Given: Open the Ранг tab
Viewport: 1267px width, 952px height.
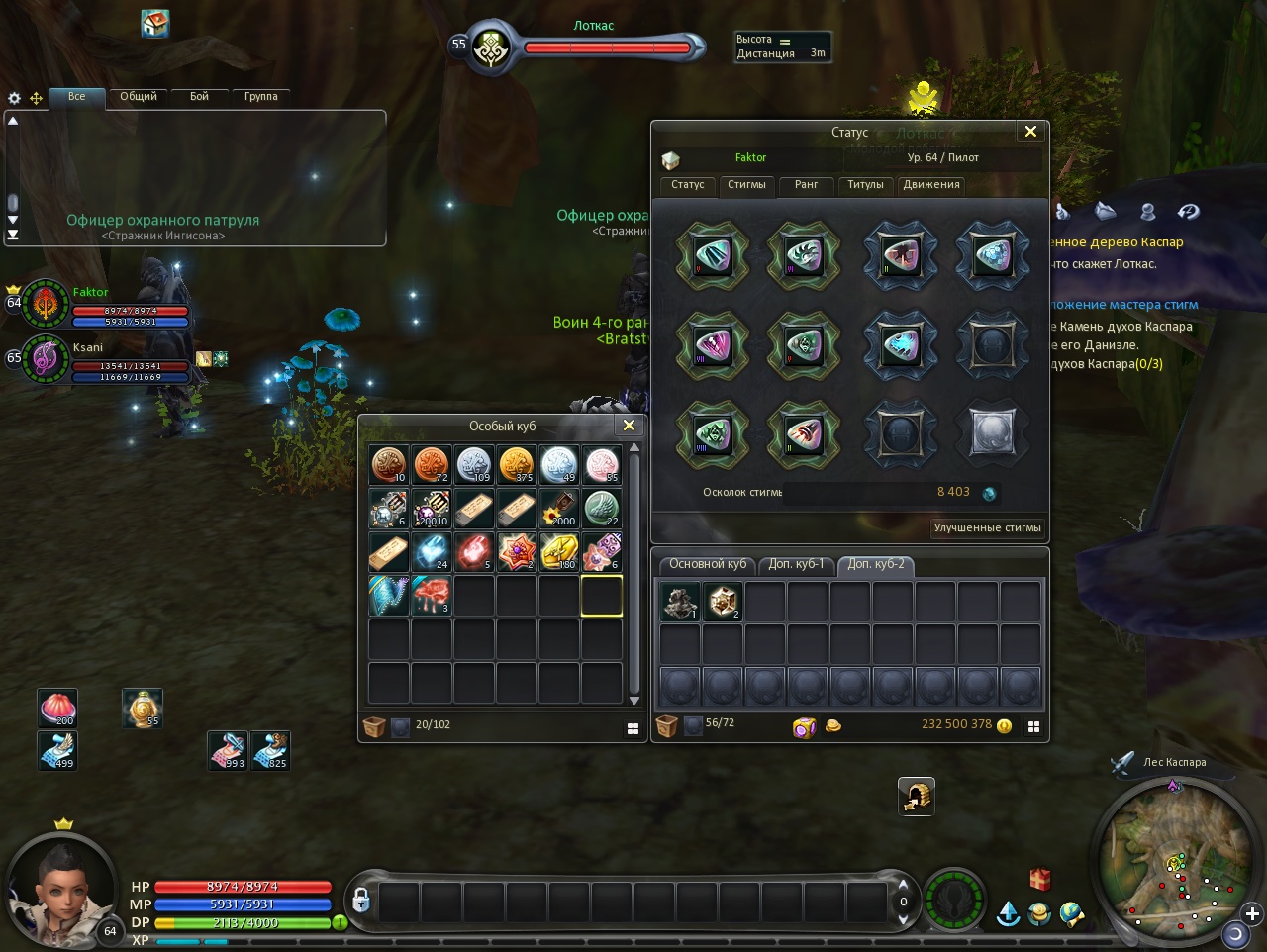Looking at the screenshot, I should (806, 185).
